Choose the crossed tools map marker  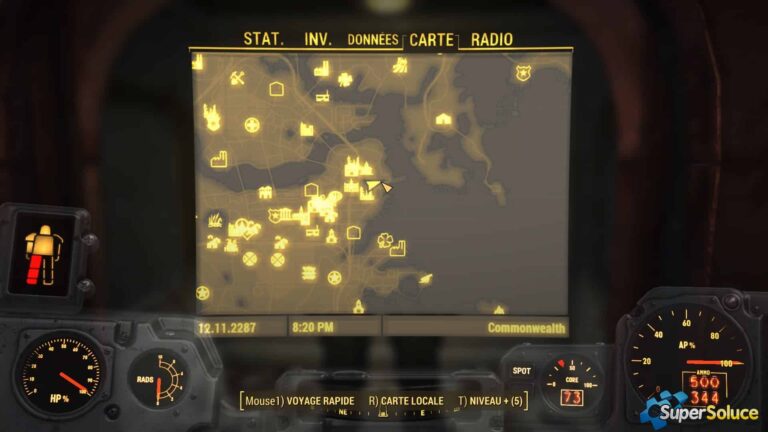(238, 78)
